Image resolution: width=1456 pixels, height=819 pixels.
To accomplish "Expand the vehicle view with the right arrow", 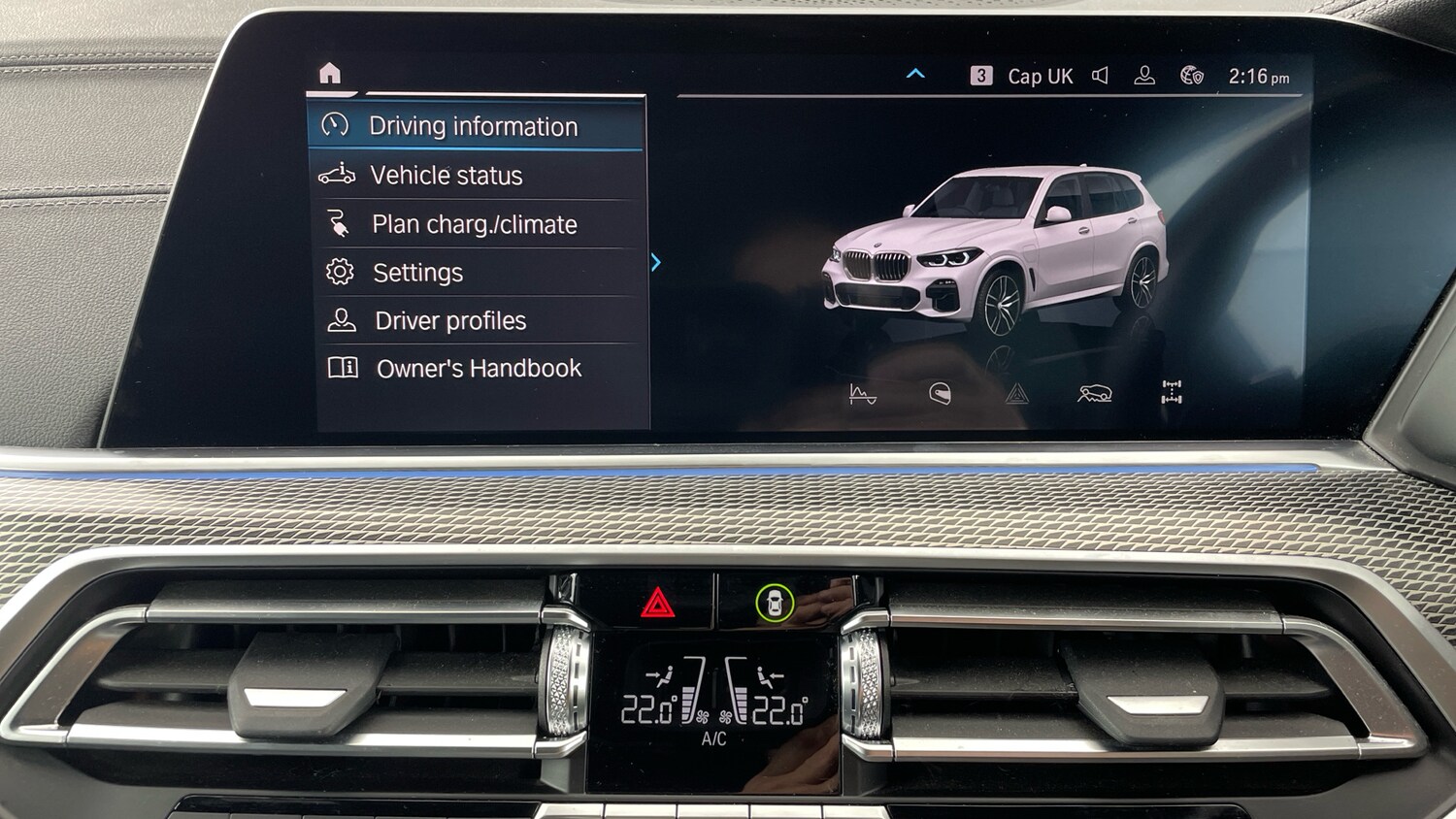I will click(x=656, y=260).
